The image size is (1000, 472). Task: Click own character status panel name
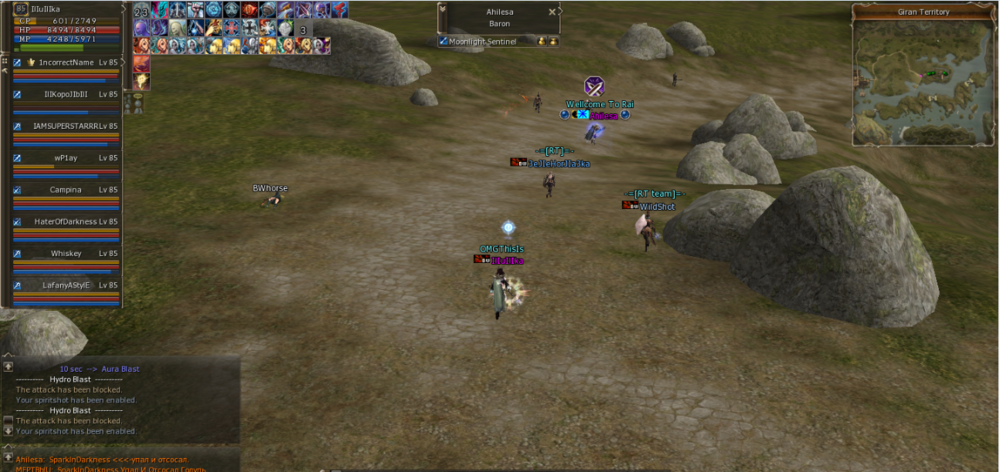click(x=47, y=8)
